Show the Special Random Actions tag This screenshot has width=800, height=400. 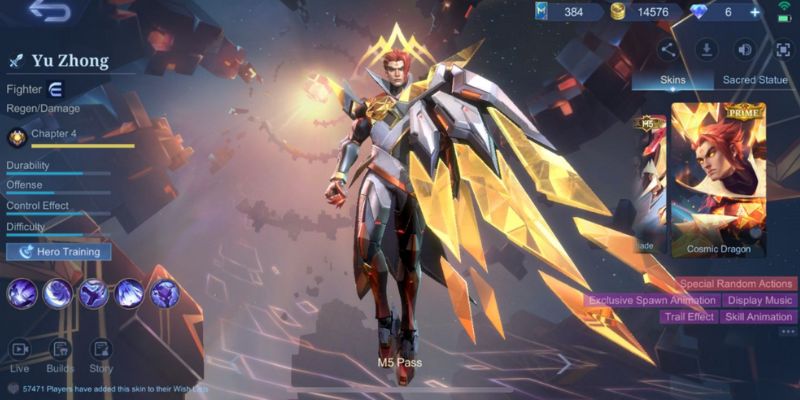[x=736, y=284]
